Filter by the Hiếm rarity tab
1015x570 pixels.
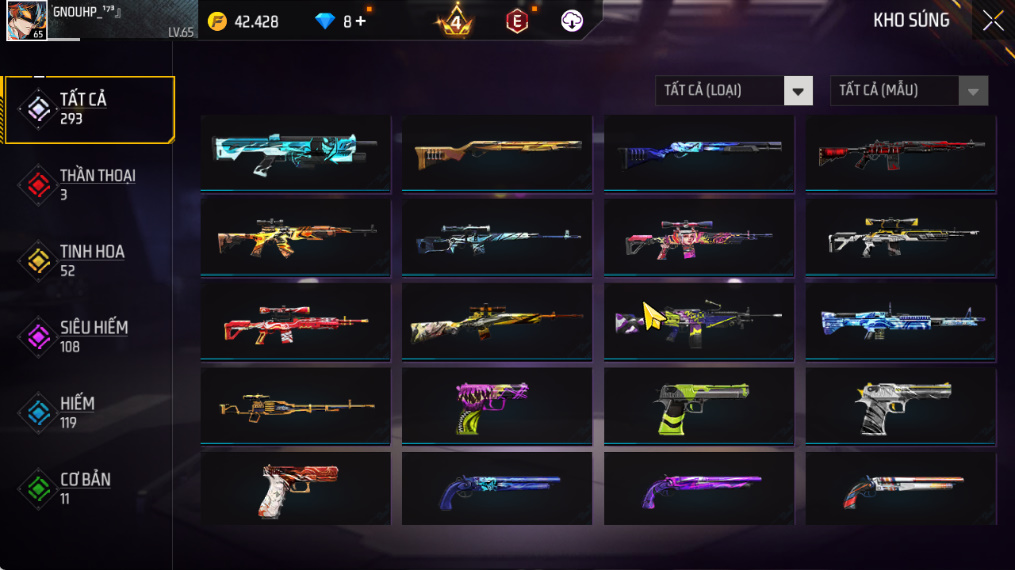[88, 412]
